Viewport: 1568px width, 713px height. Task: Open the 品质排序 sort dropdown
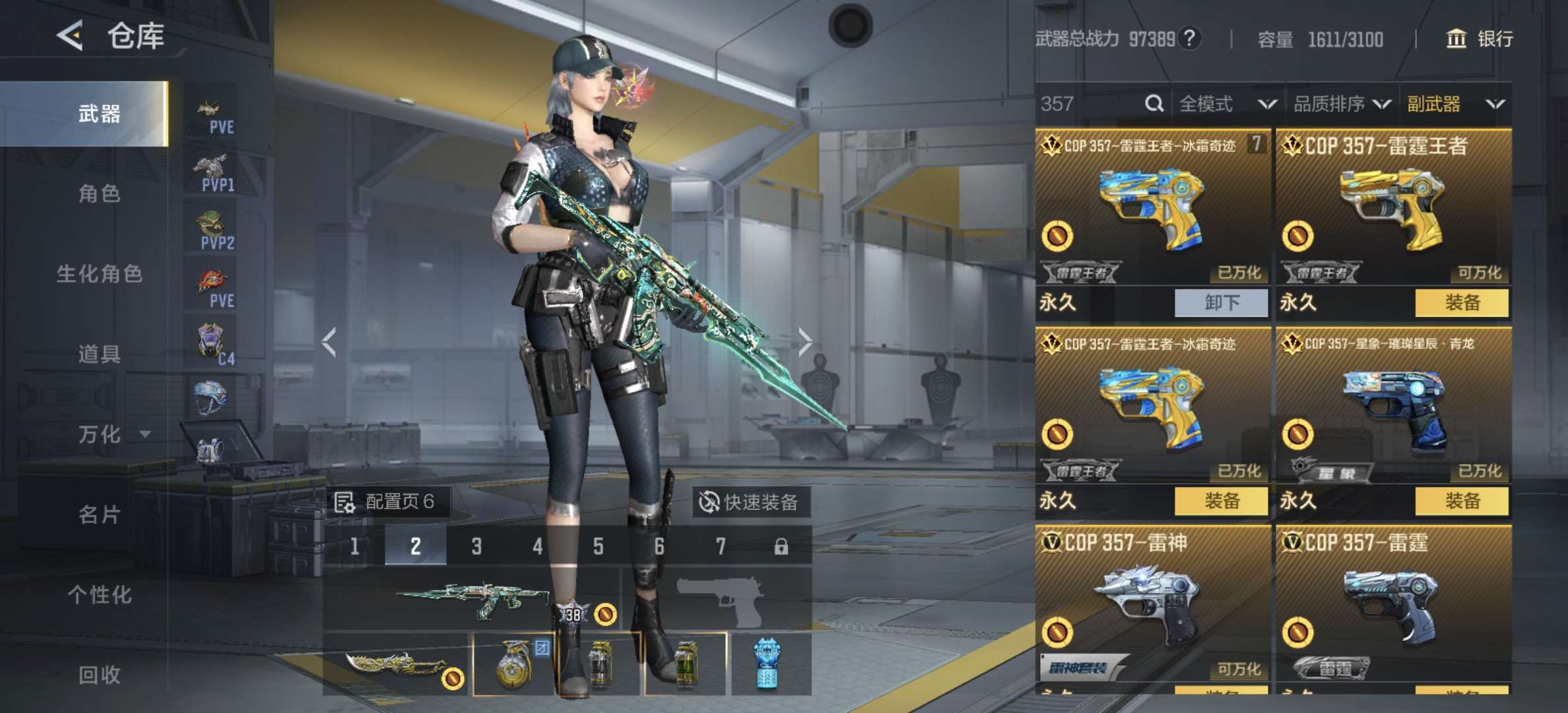click(x=1341, y=104)
